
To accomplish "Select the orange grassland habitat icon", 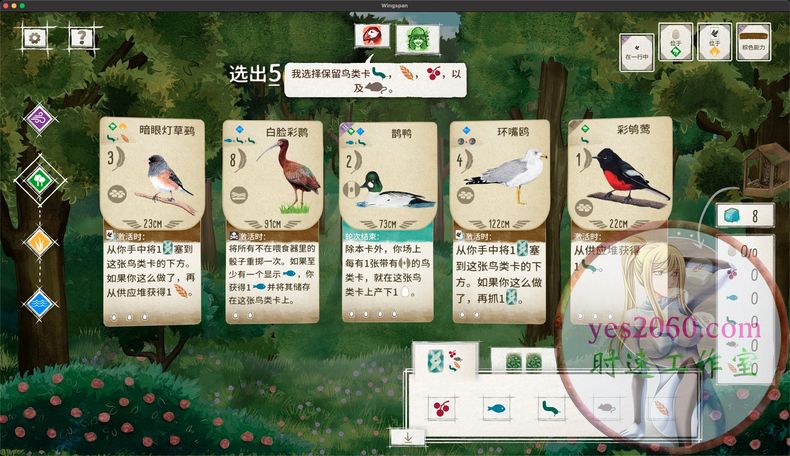I will pyautogui.click(x=40, y=242).
